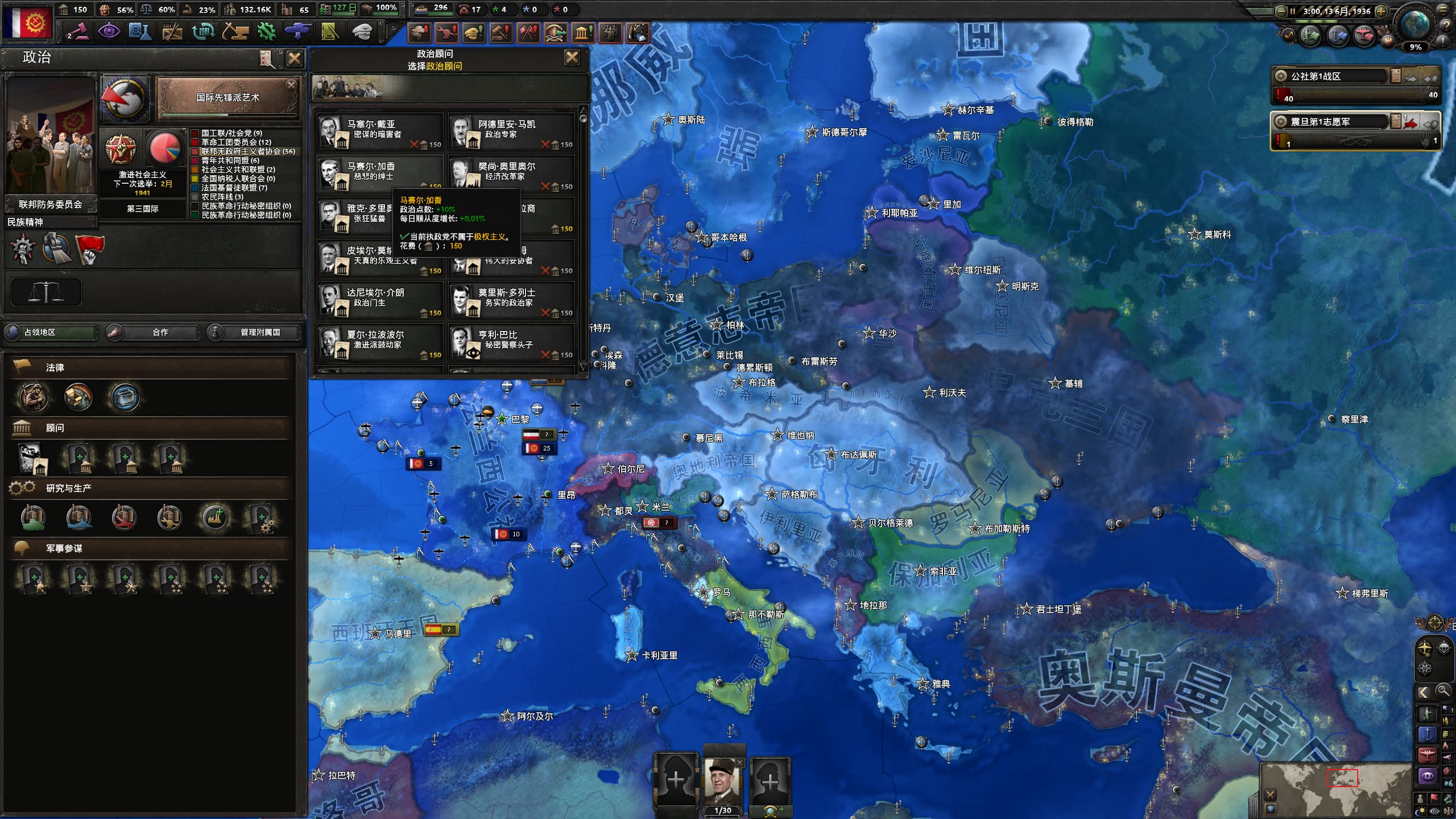The height and width of the screenshot is (819, 1456).
Task: Open the 合作 collaboration button
Action: 154,332
